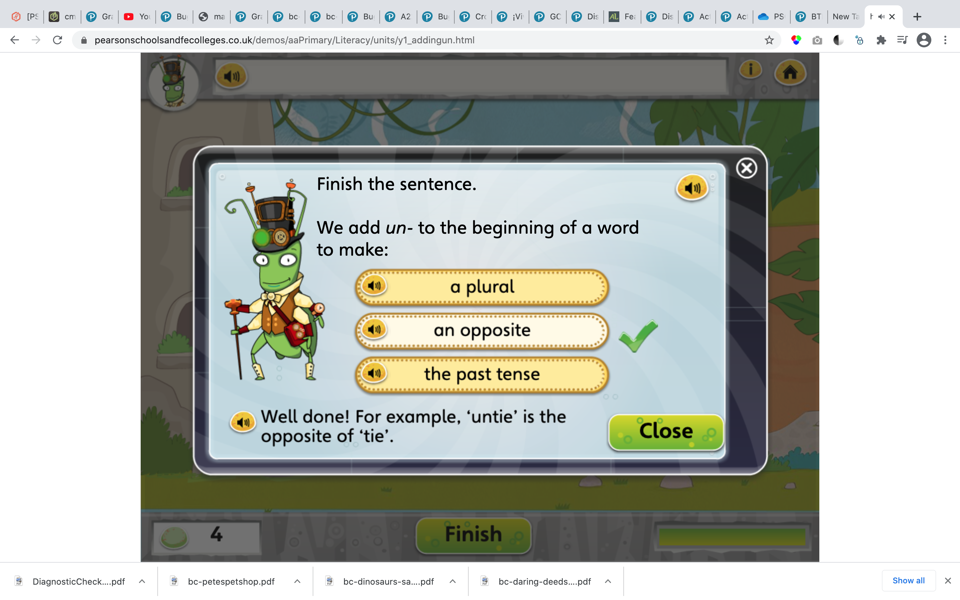Hear the 'an opposite' option read aloud
Image resolution: width=960 pixels, height=600 pixels.
click(375, 330)
